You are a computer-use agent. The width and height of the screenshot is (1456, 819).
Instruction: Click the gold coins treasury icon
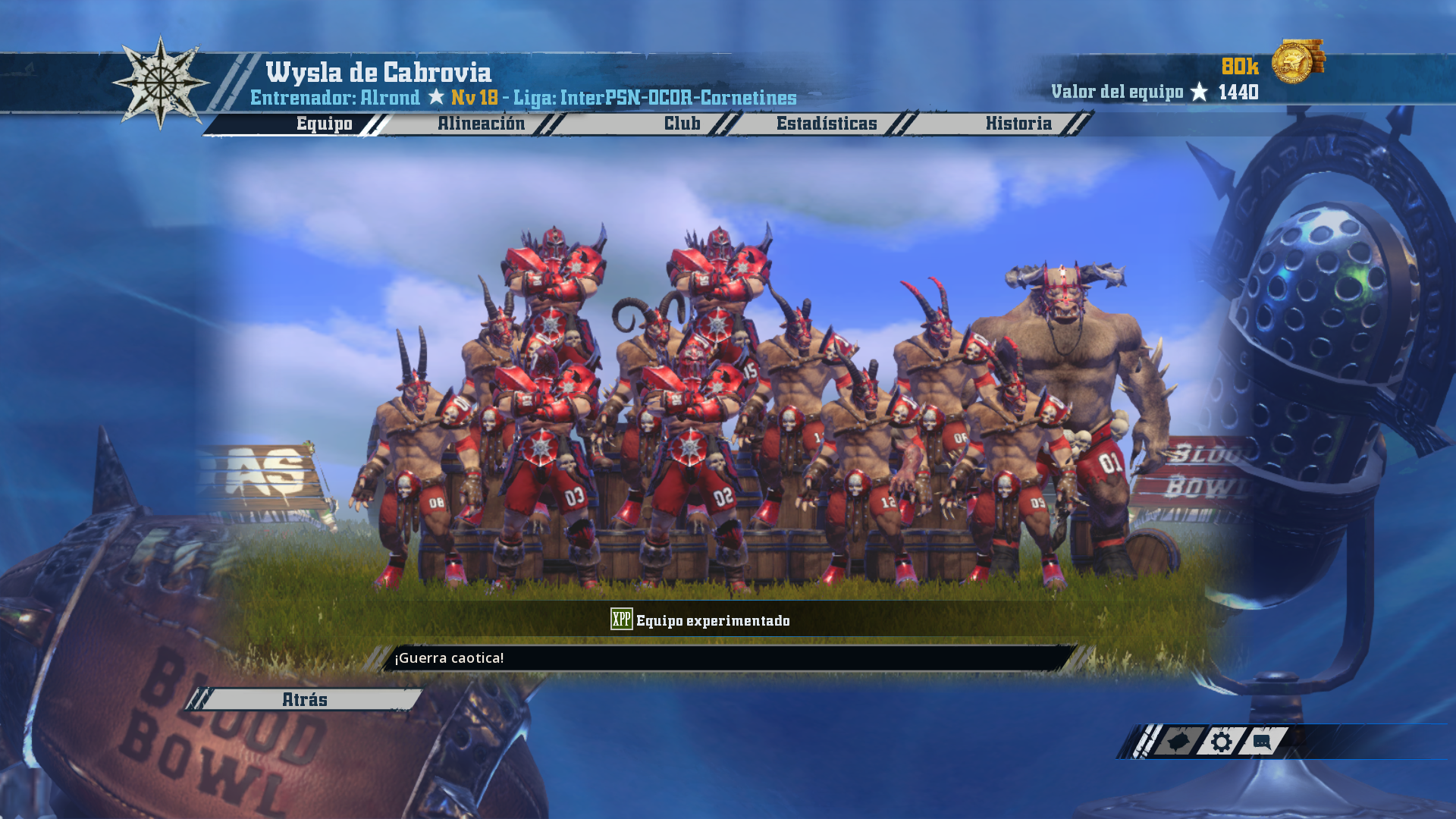point(1297,61)
